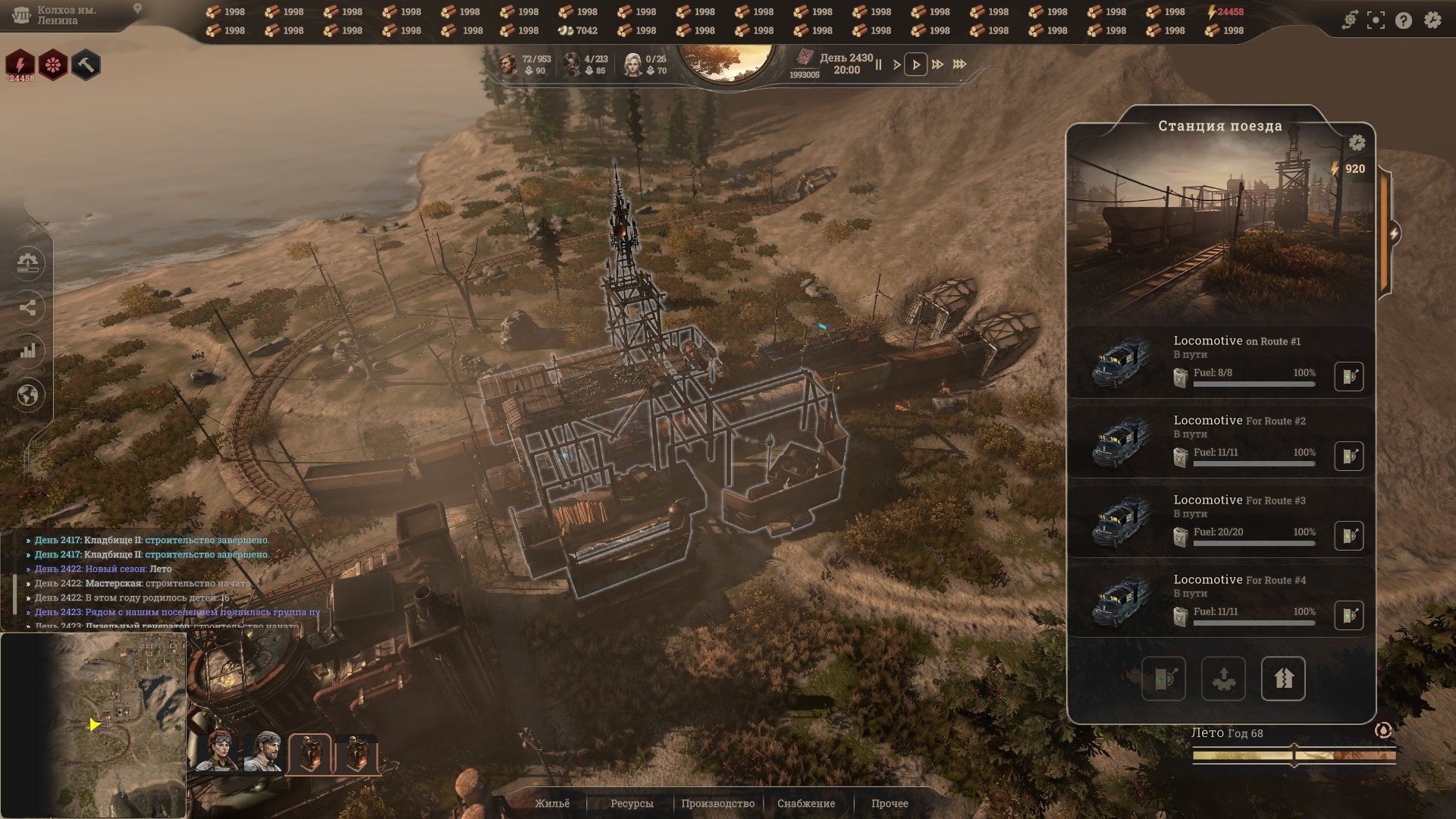Viewport: 1456px width, 819px height.
Task: Select the Locomotive For Route #3 row
Action: click(1220, 521)
